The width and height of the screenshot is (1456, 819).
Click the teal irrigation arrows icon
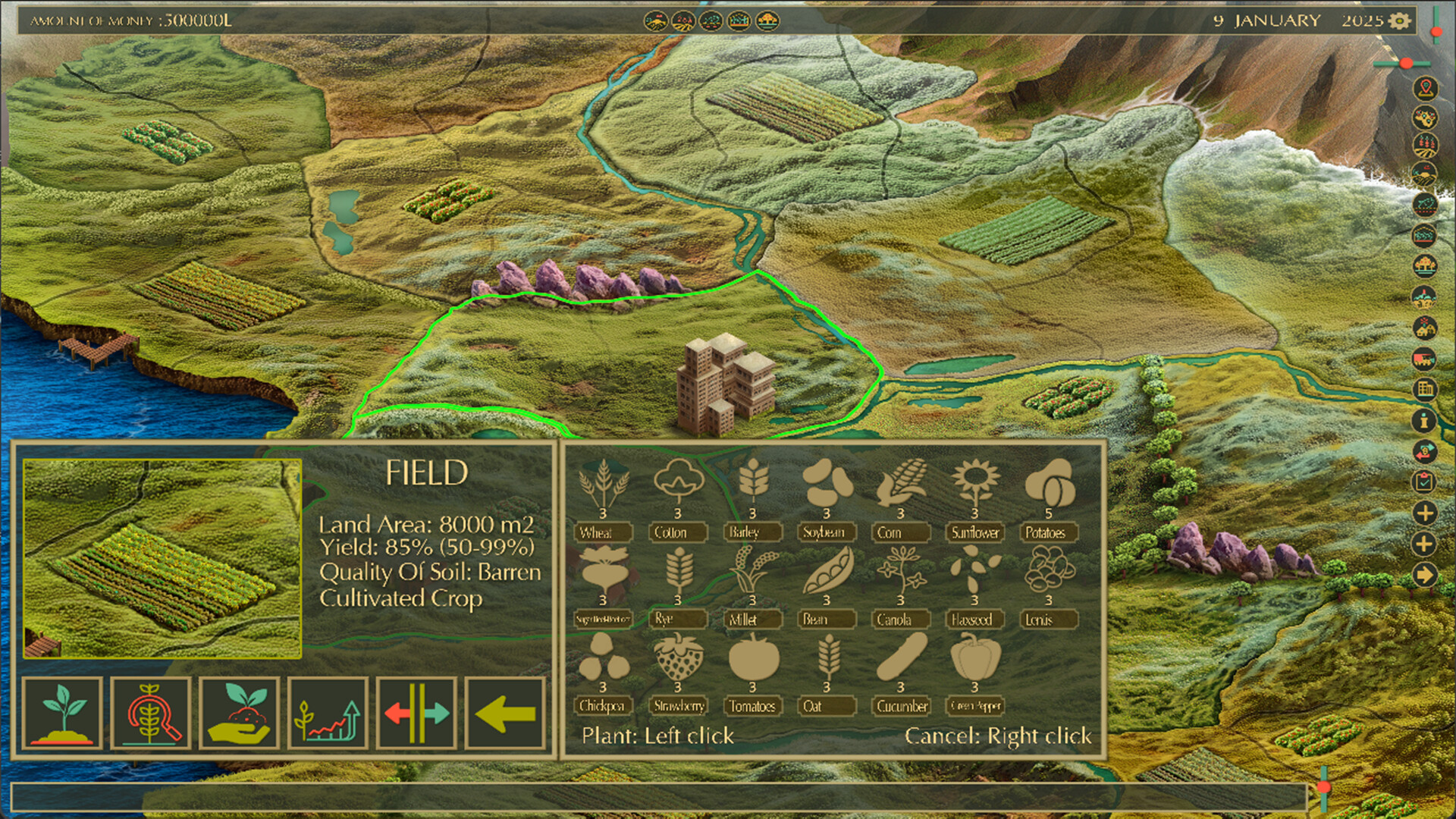point(416,714)
